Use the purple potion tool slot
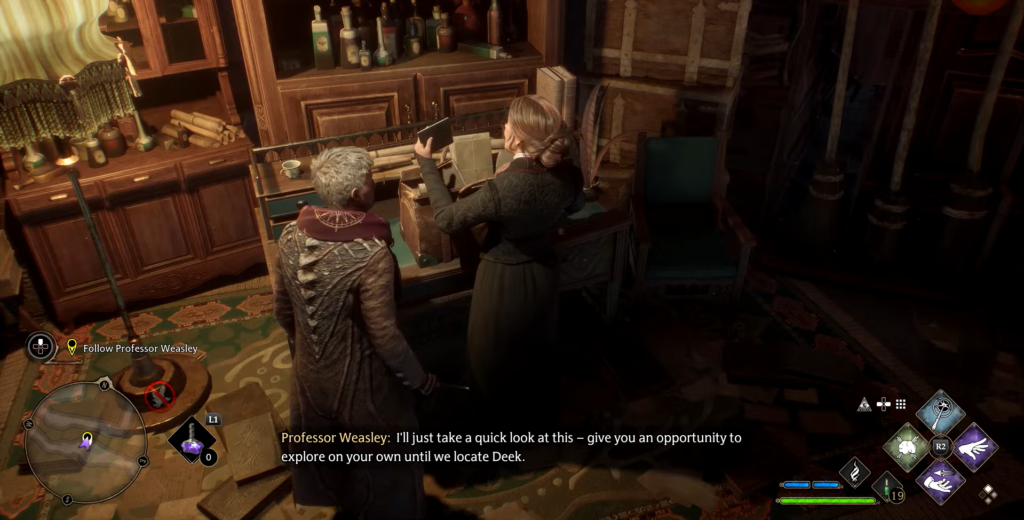Screen dimensions: 1024x520 tap(191, 441)
